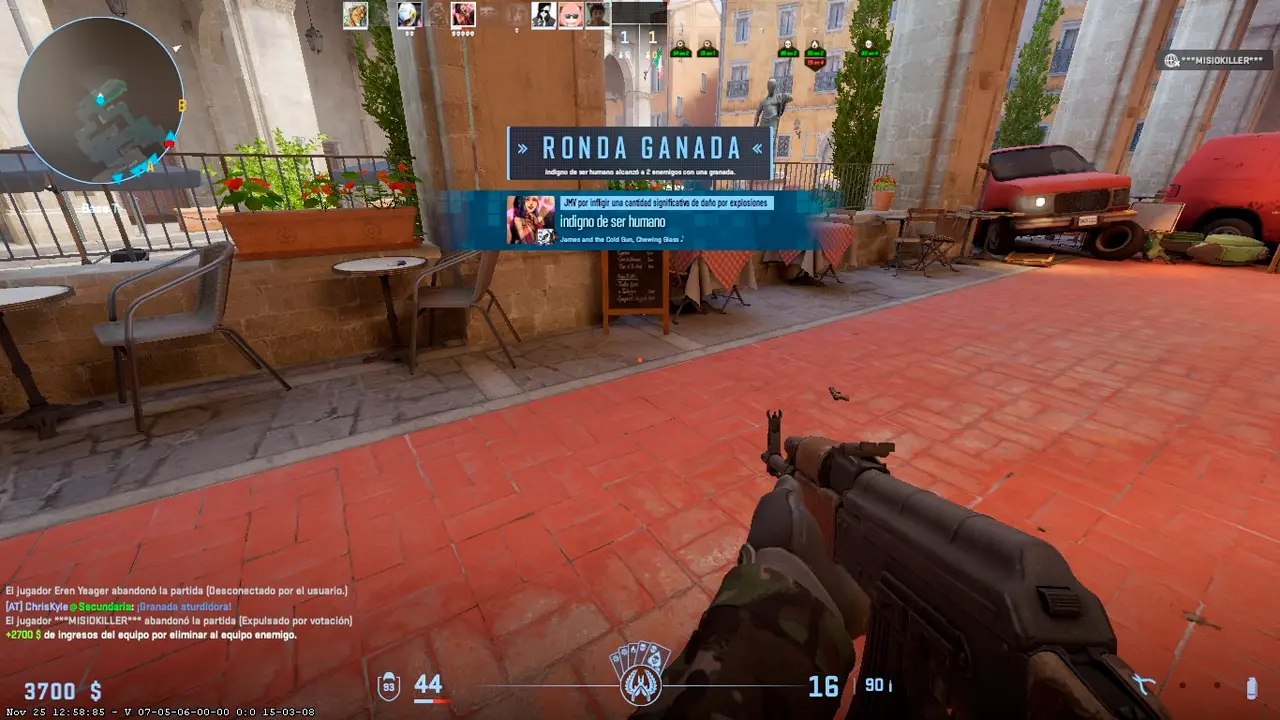Select the pink-haired player avatar with sunglasses
Image resolution: width=1280 pixels, height=720 pixels.
[x=571, y=14]
